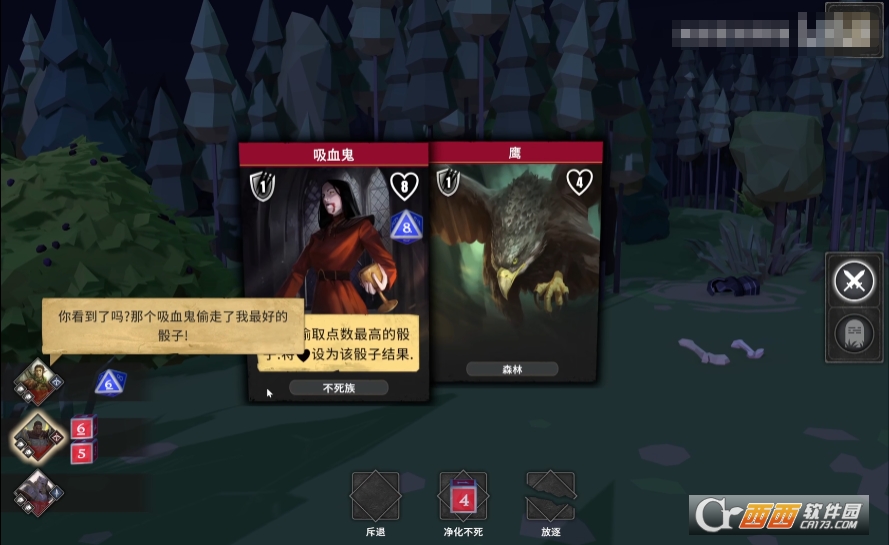Select the elf archer hero portrait
This screenshot has height=545, width=889.
click(39, 382)
